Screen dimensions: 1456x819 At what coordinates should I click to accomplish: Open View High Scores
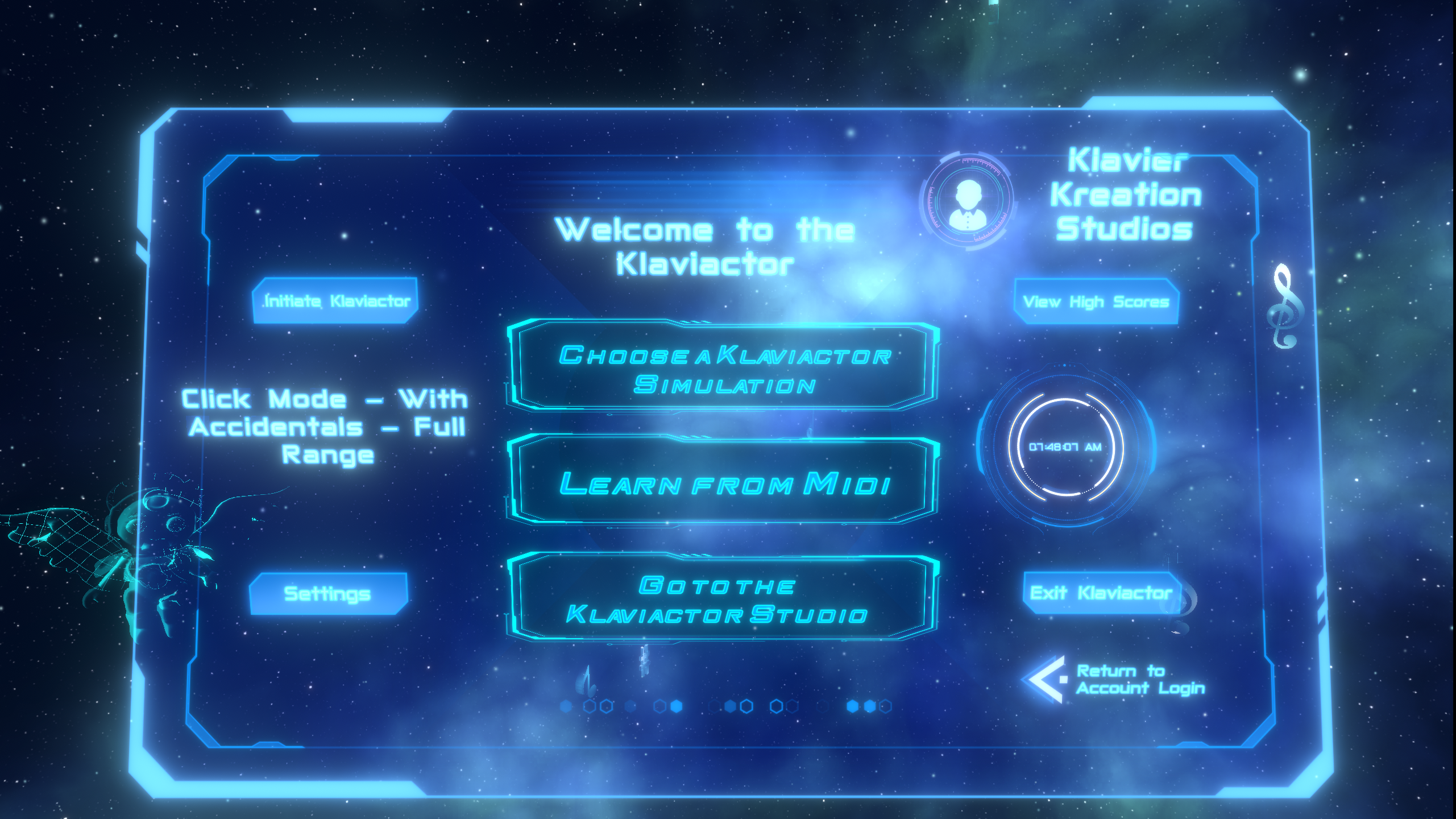point(1096,301)
